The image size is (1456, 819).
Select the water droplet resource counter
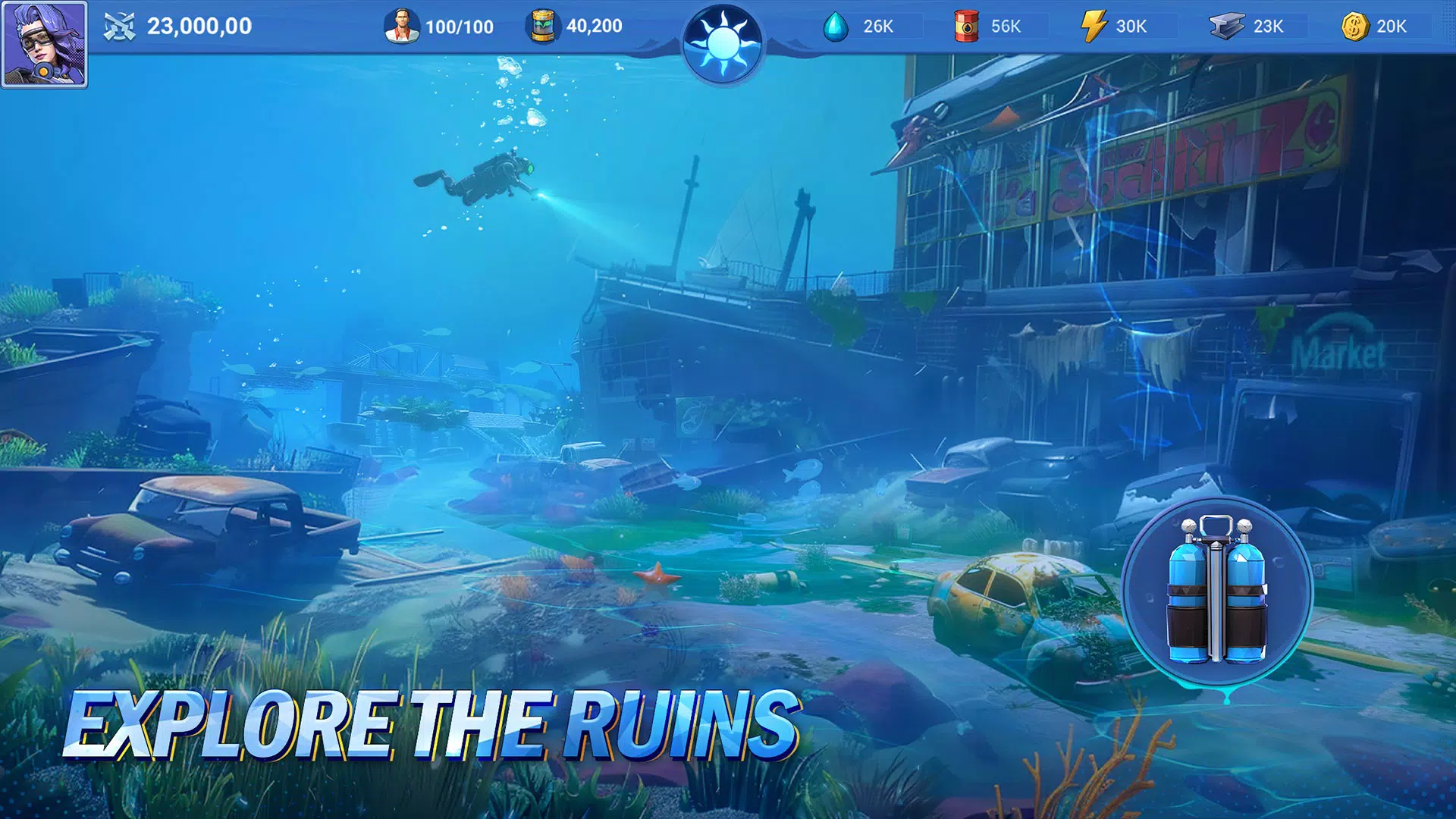836,26
